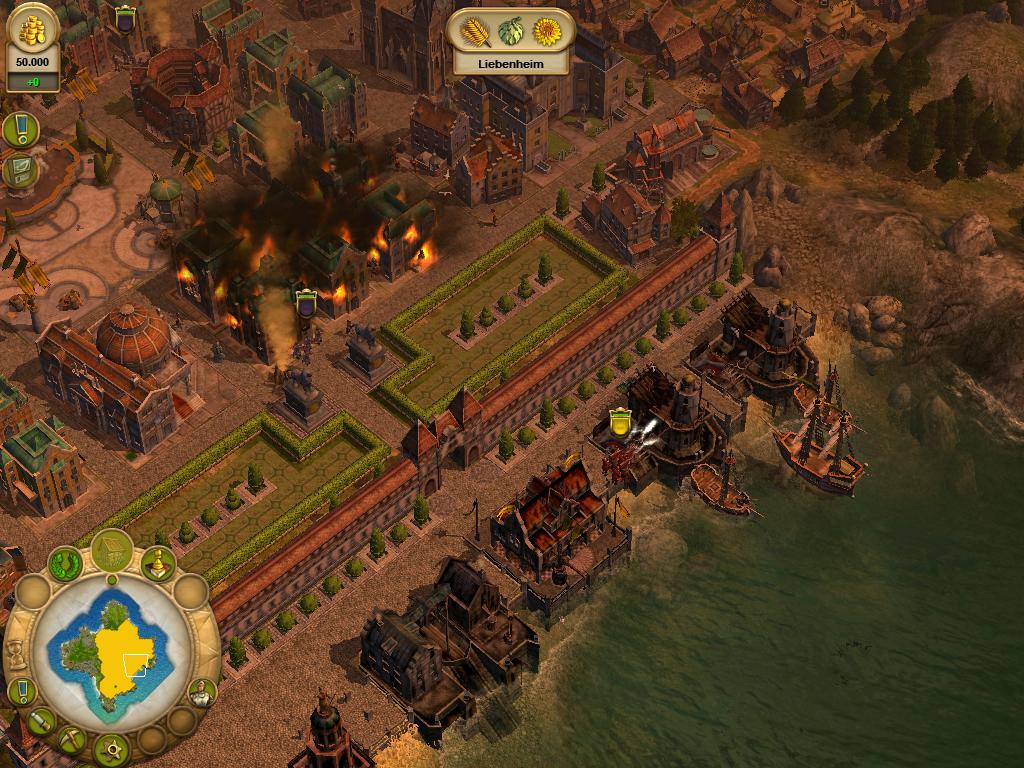Open the framed pictures panel icon

[x=20, y=171]
